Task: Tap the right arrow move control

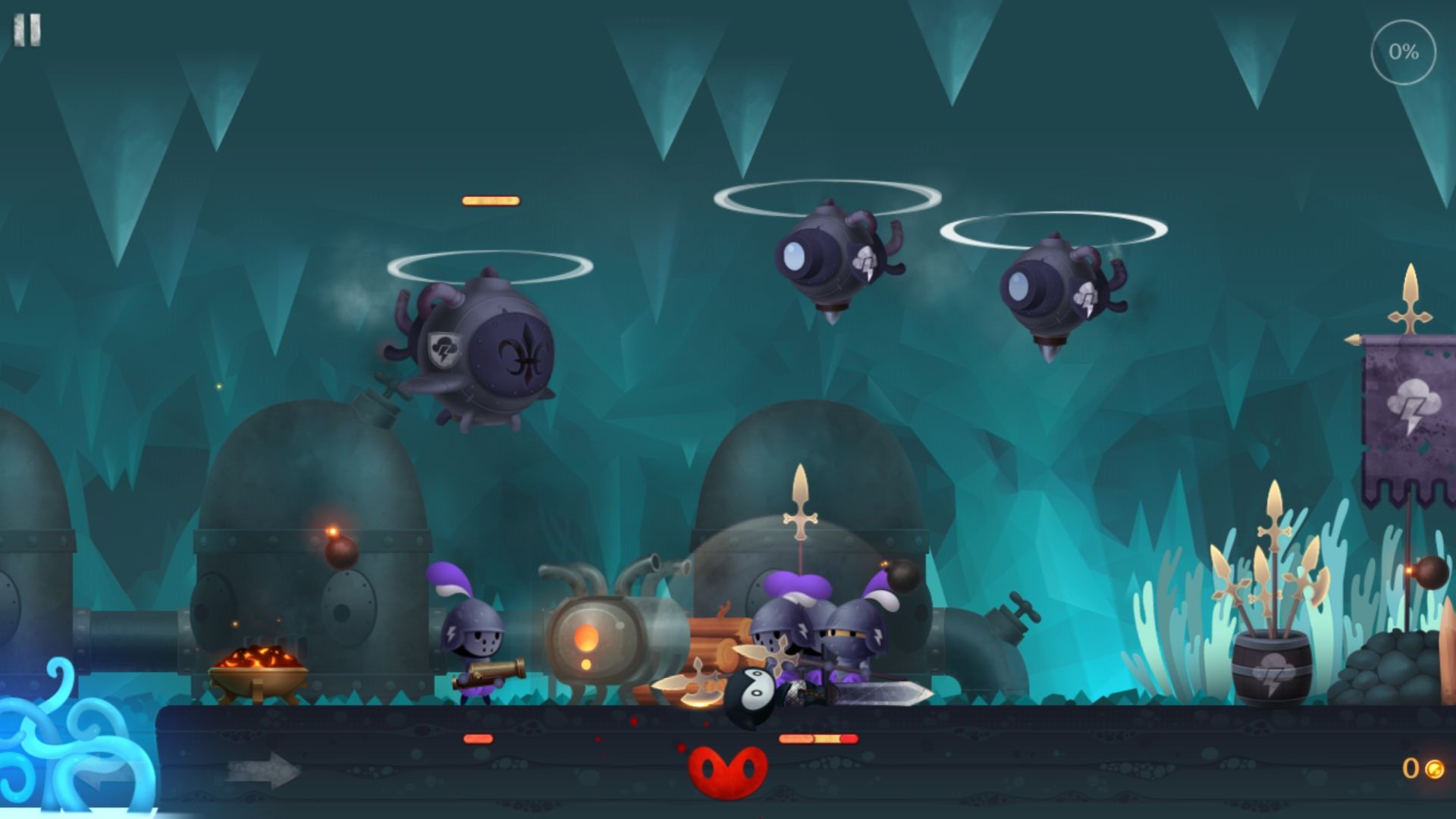Action: point(262,771)
